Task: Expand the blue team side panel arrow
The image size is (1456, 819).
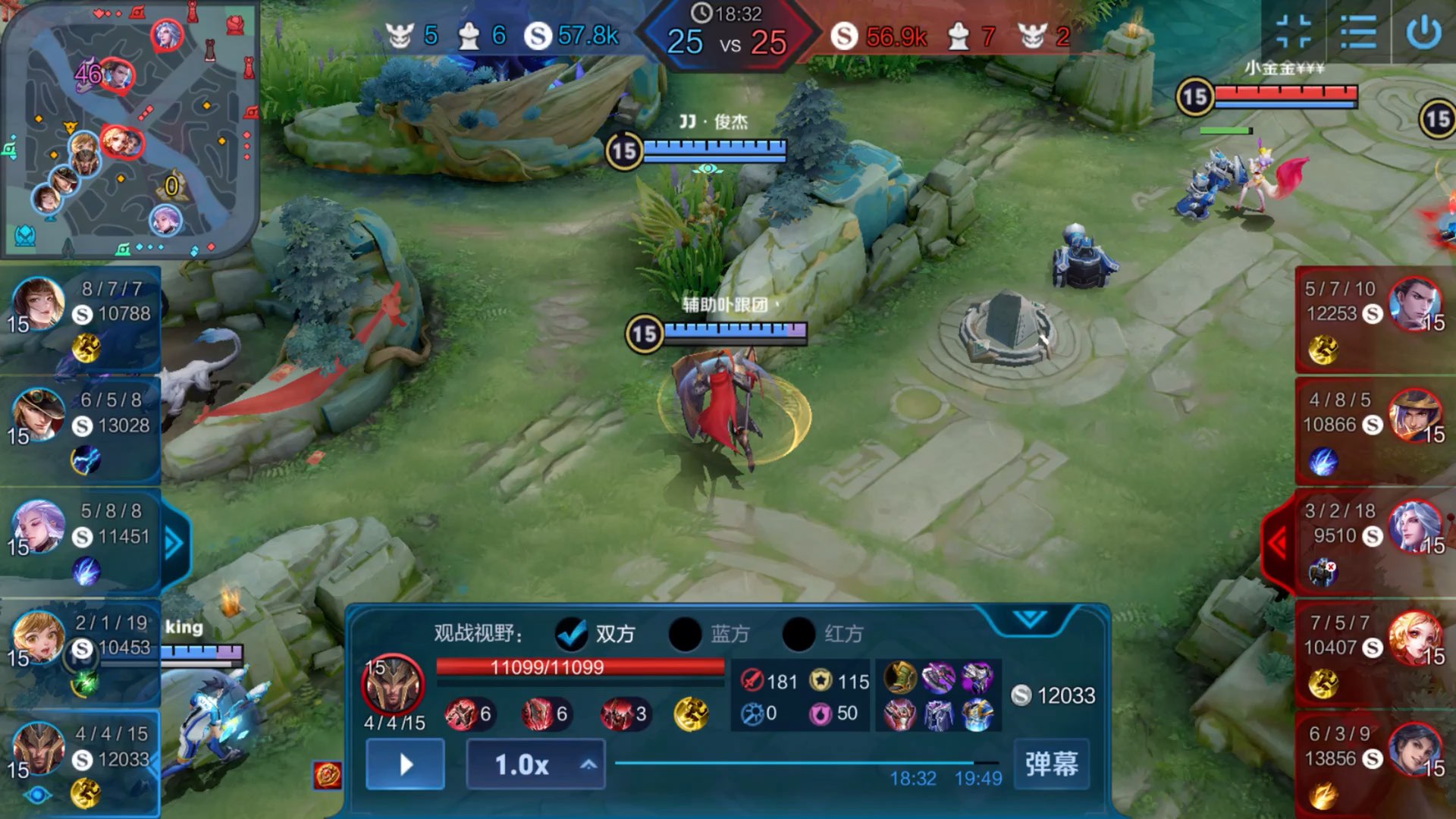Action: [x=174, y=543]
